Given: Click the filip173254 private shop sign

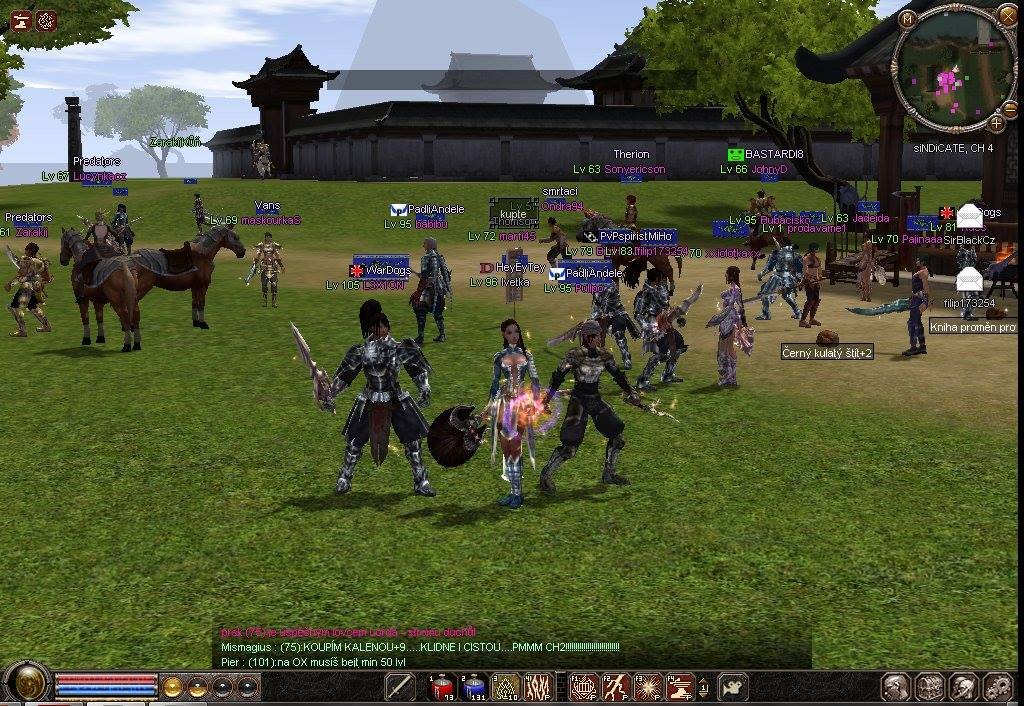Looking at the screenshot, I should [x=967, y=281].
